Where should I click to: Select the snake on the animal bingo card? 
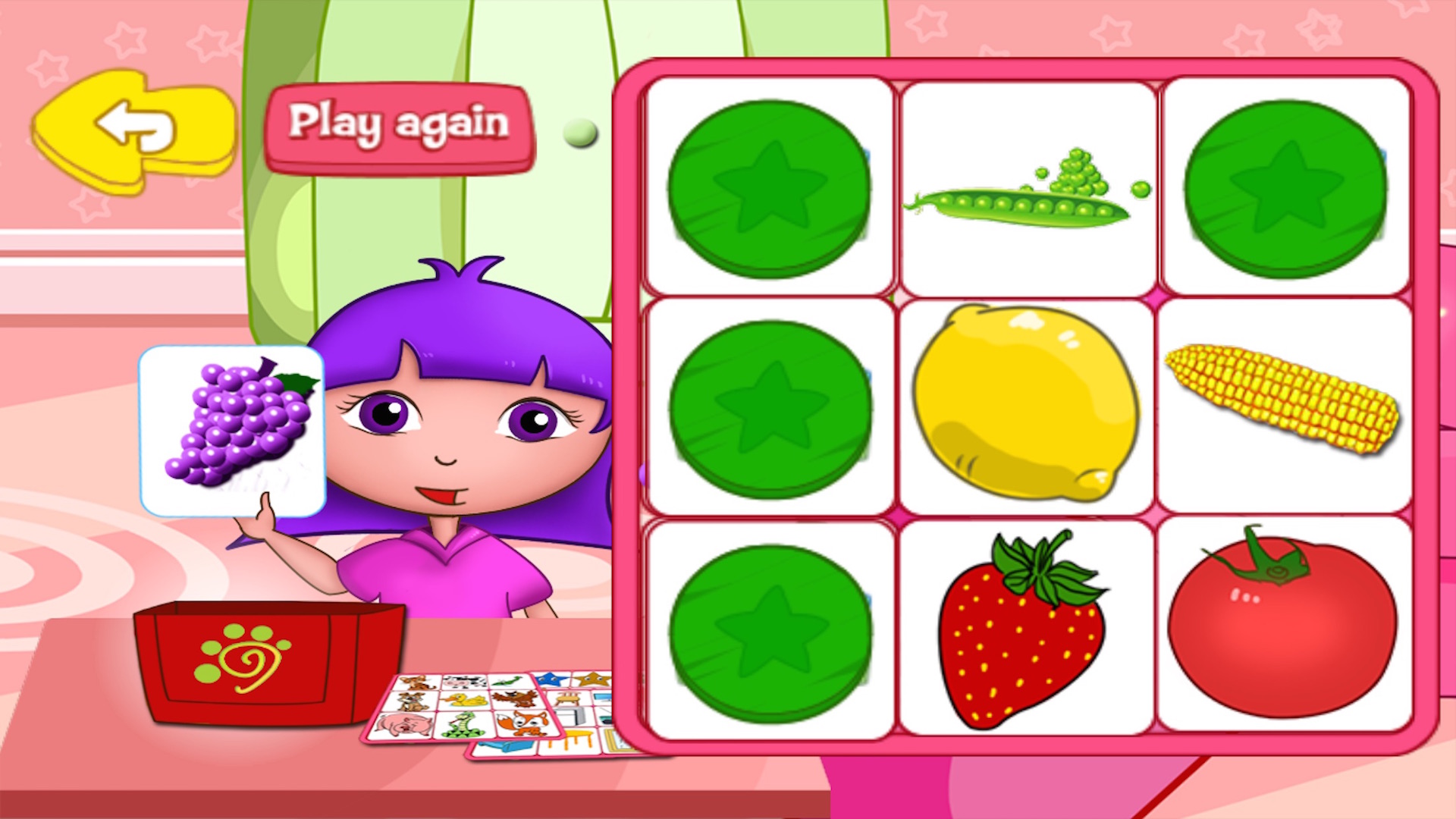tap(461, 726)
